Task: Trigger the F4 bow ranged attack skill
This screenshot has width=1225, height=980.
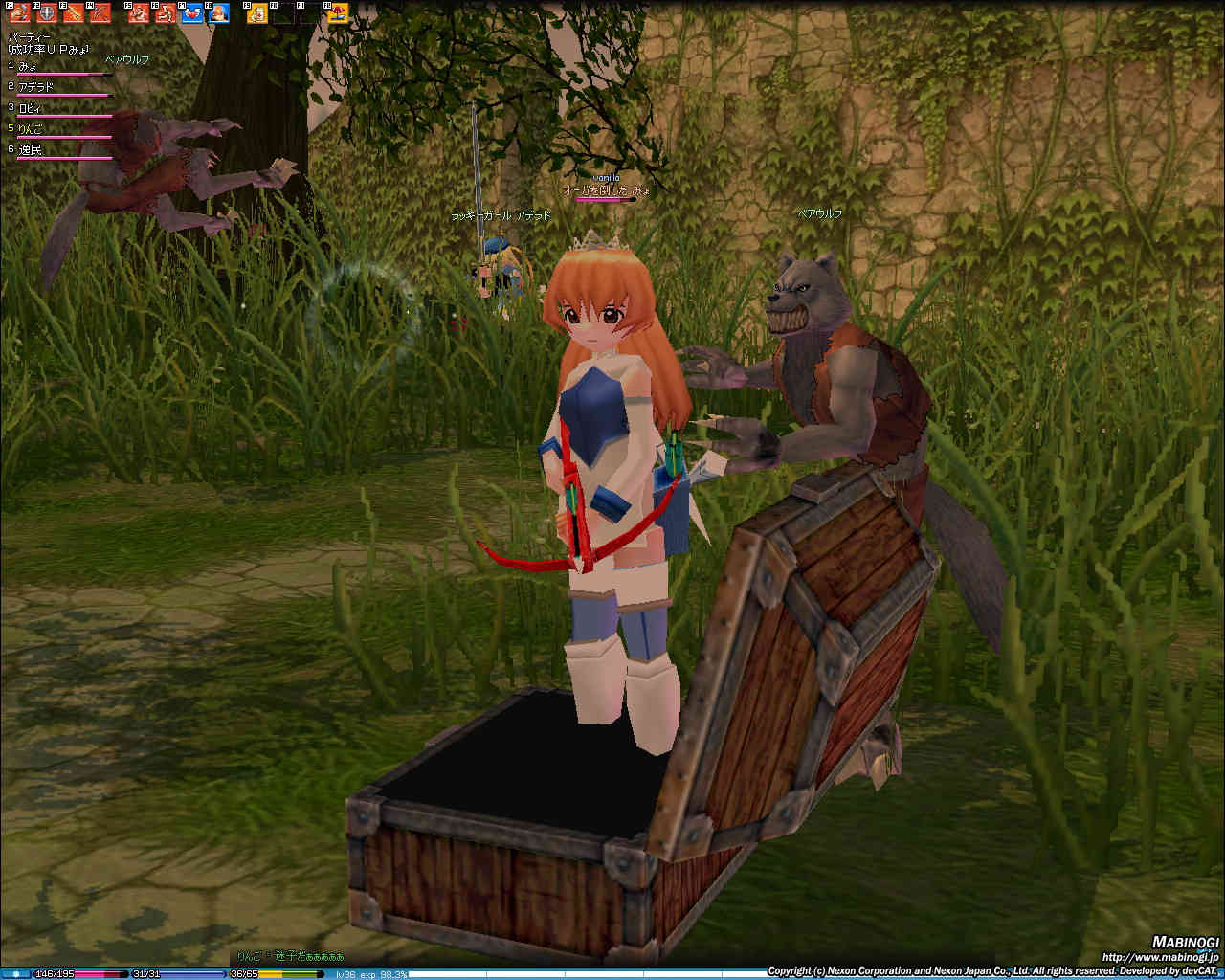Action: point(100,13)
